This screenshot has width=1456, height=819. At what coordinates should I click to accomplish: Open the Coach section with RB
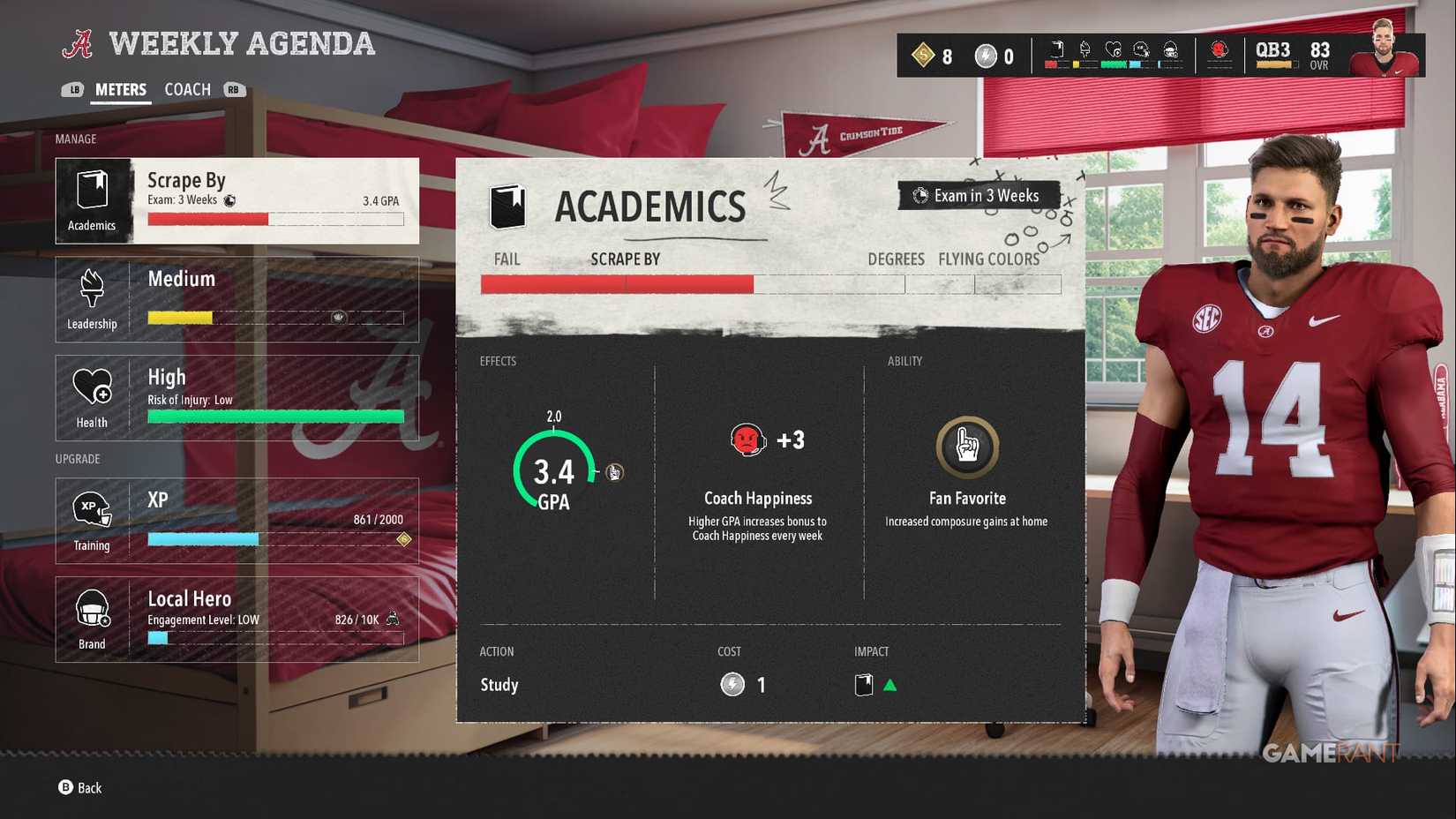tap(233, 89)
